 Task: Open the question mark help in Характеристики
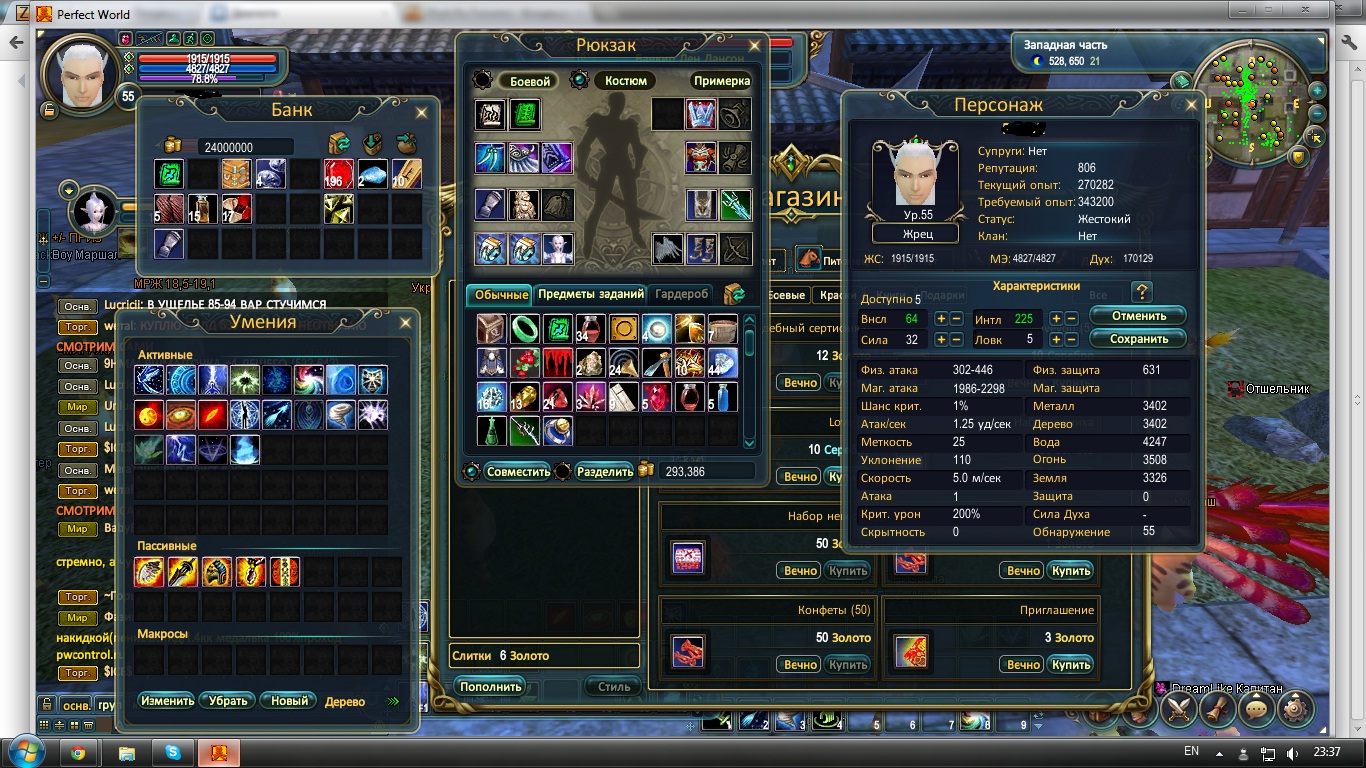[1143, 292]
